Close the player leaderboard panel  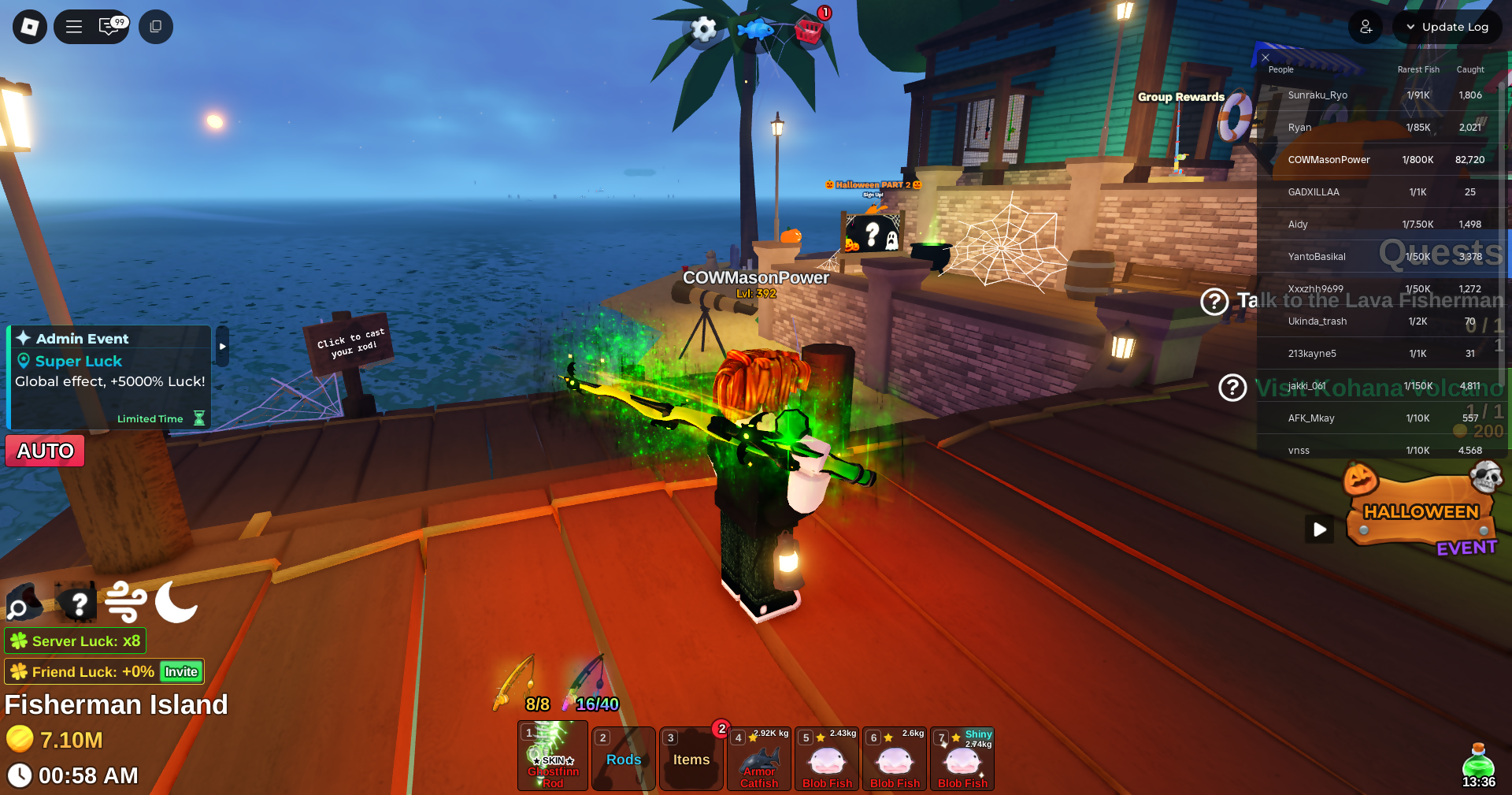coord(1266,58)
